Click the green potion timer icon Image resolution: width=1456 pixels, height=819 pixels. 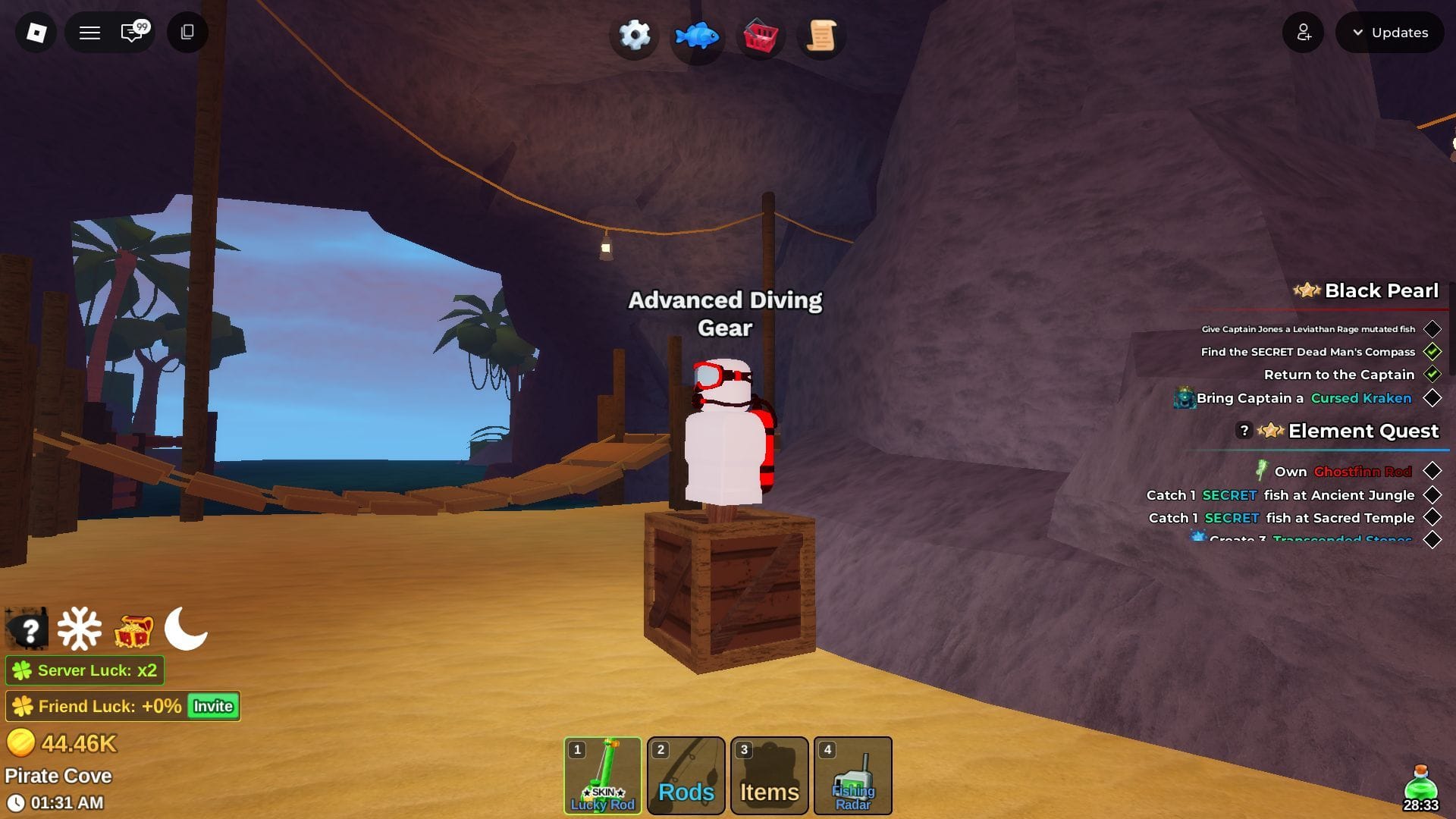(x=1420, y=783)
